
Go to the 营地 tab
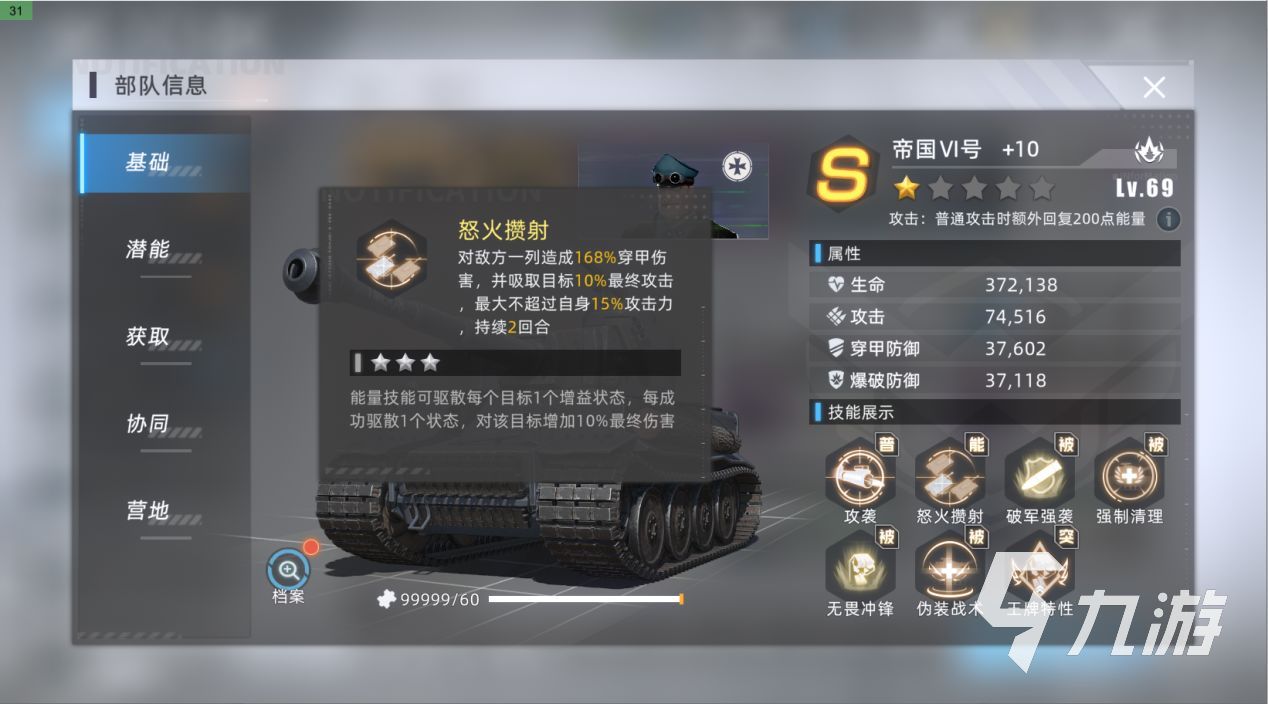pos(148,511)
